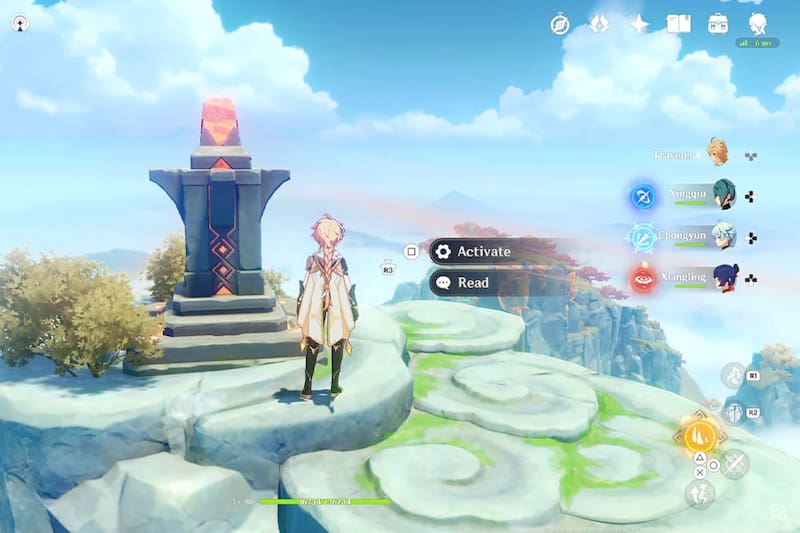Choose the Activate option
Image resolution: width=800 pixels, height=533 pixels.
(x=483, y=252)
